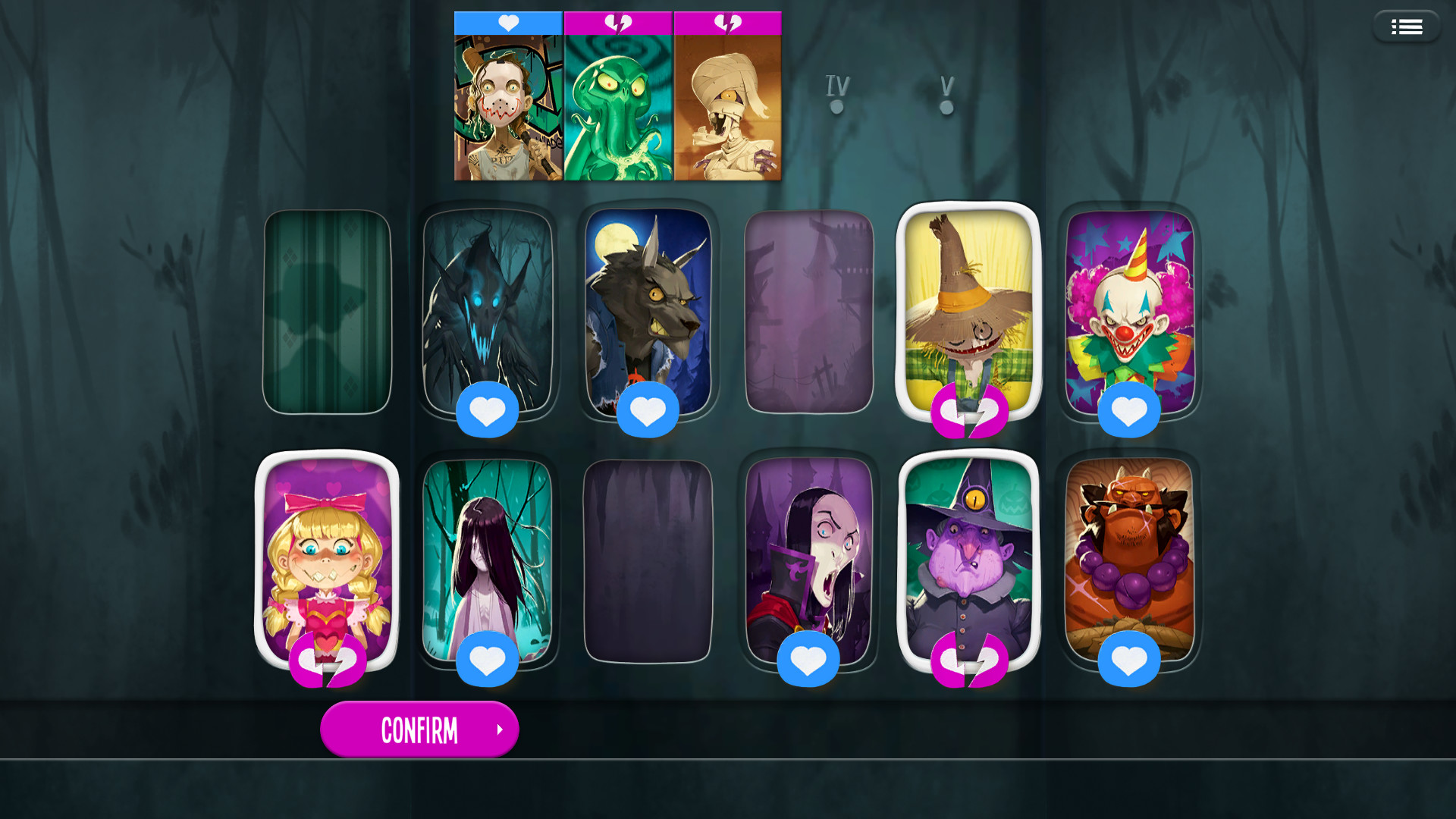The height and width of the screenshot is (819, 1456).
Task: Click the progress dot below numeral V
Action: 946,107
